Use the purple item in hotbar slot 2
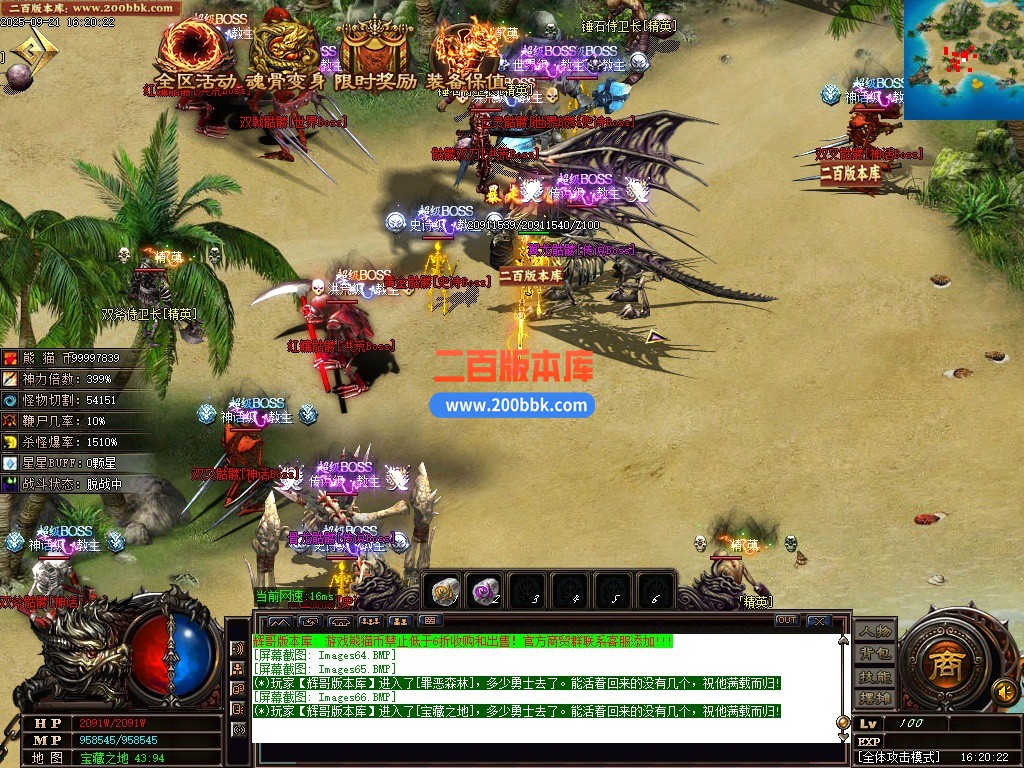 coord(487,592)
